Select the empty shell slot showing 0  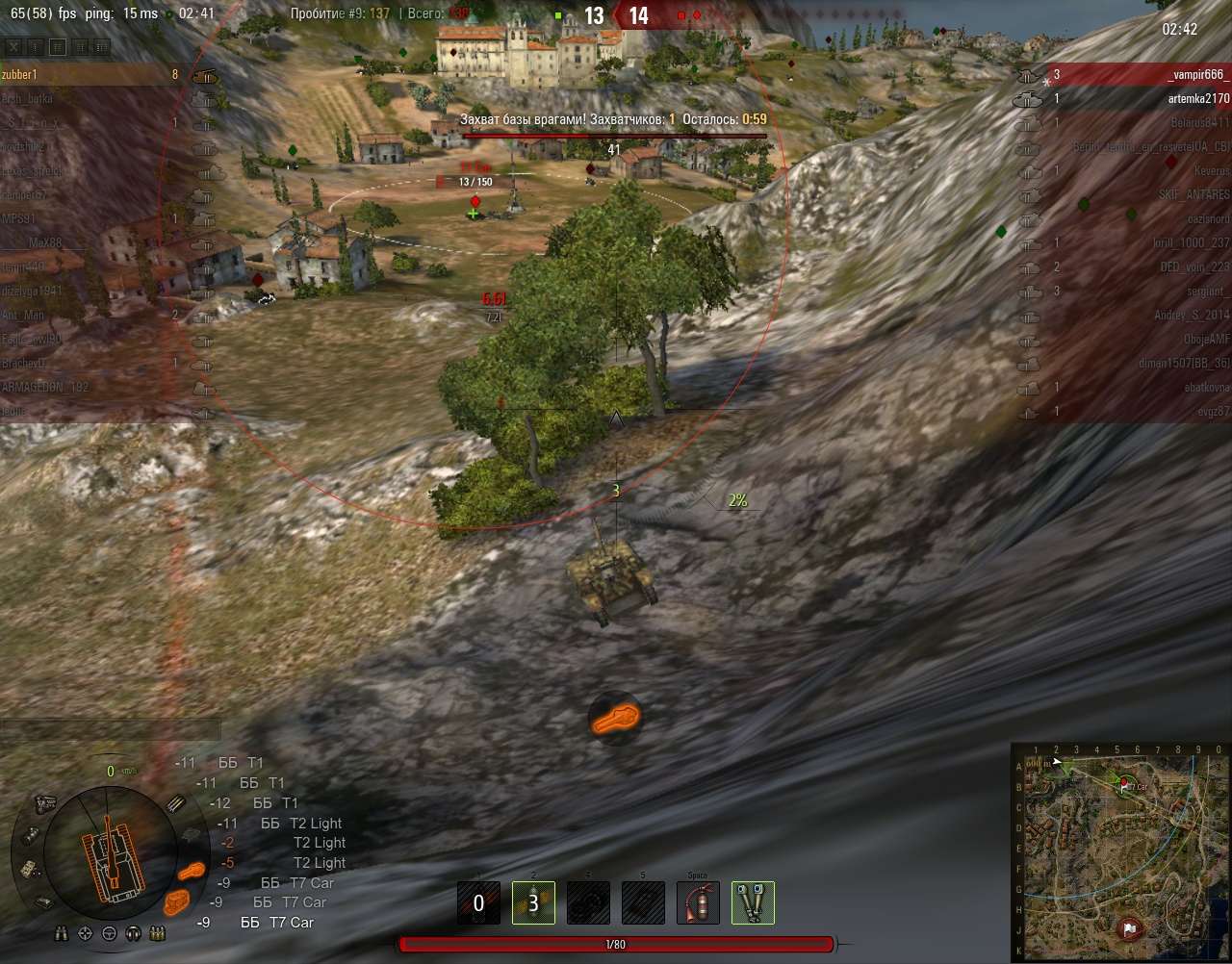[478, 903]
